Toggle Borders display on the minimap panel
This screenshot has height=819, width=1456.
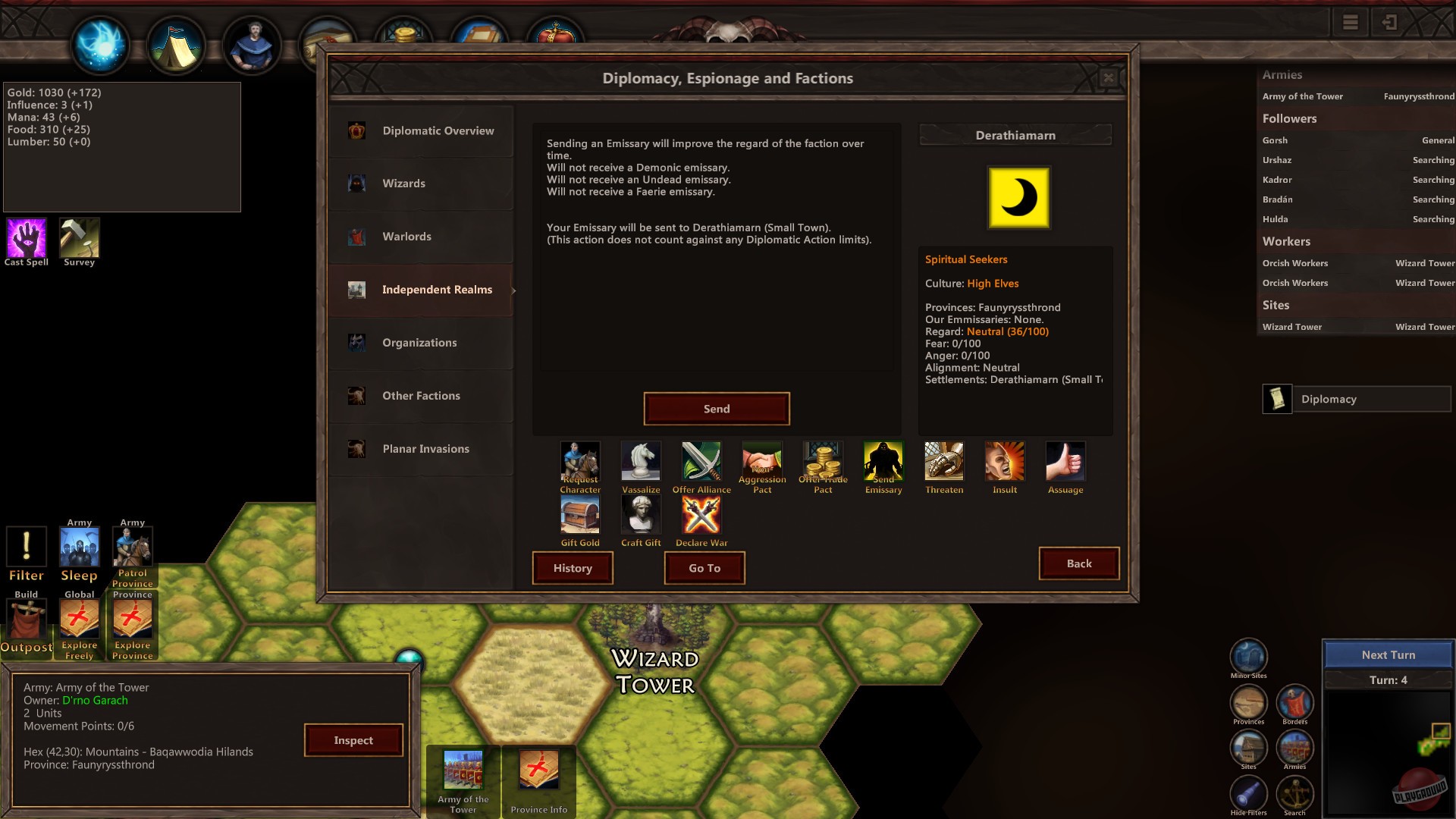[x=1295, y=702]
